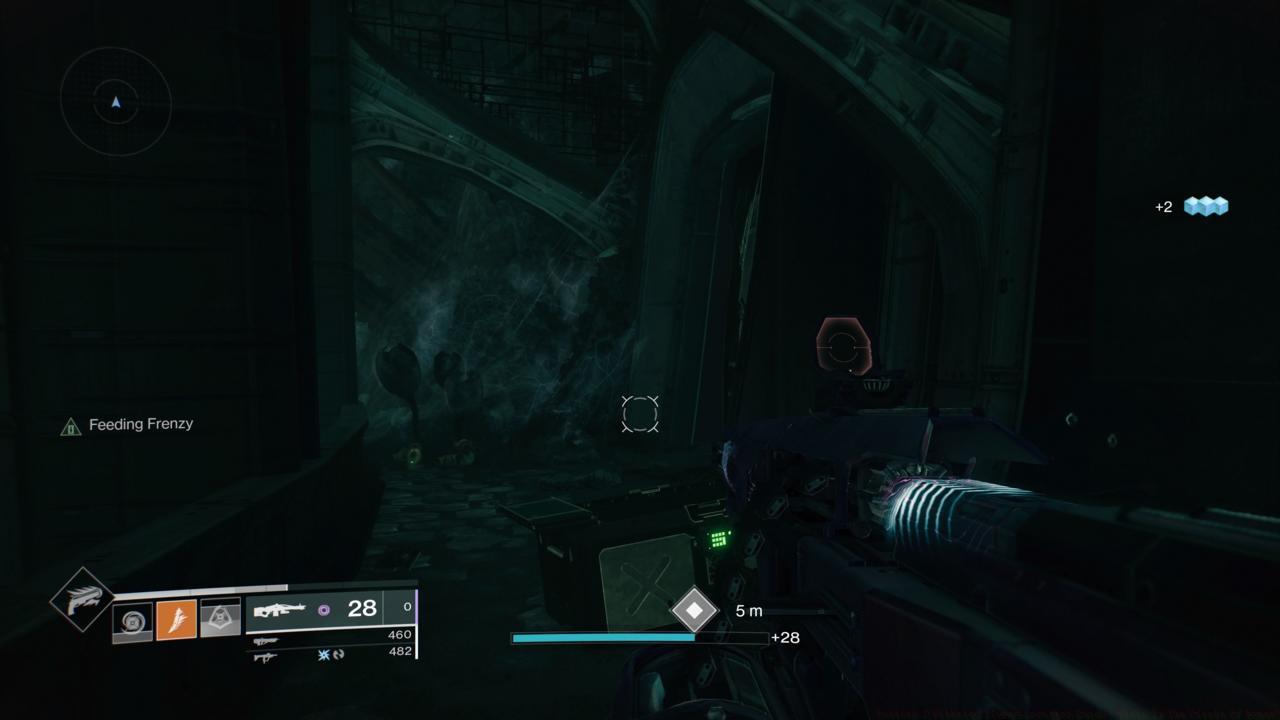
Task: Activate the class ability icon
Action: [221, 620]
